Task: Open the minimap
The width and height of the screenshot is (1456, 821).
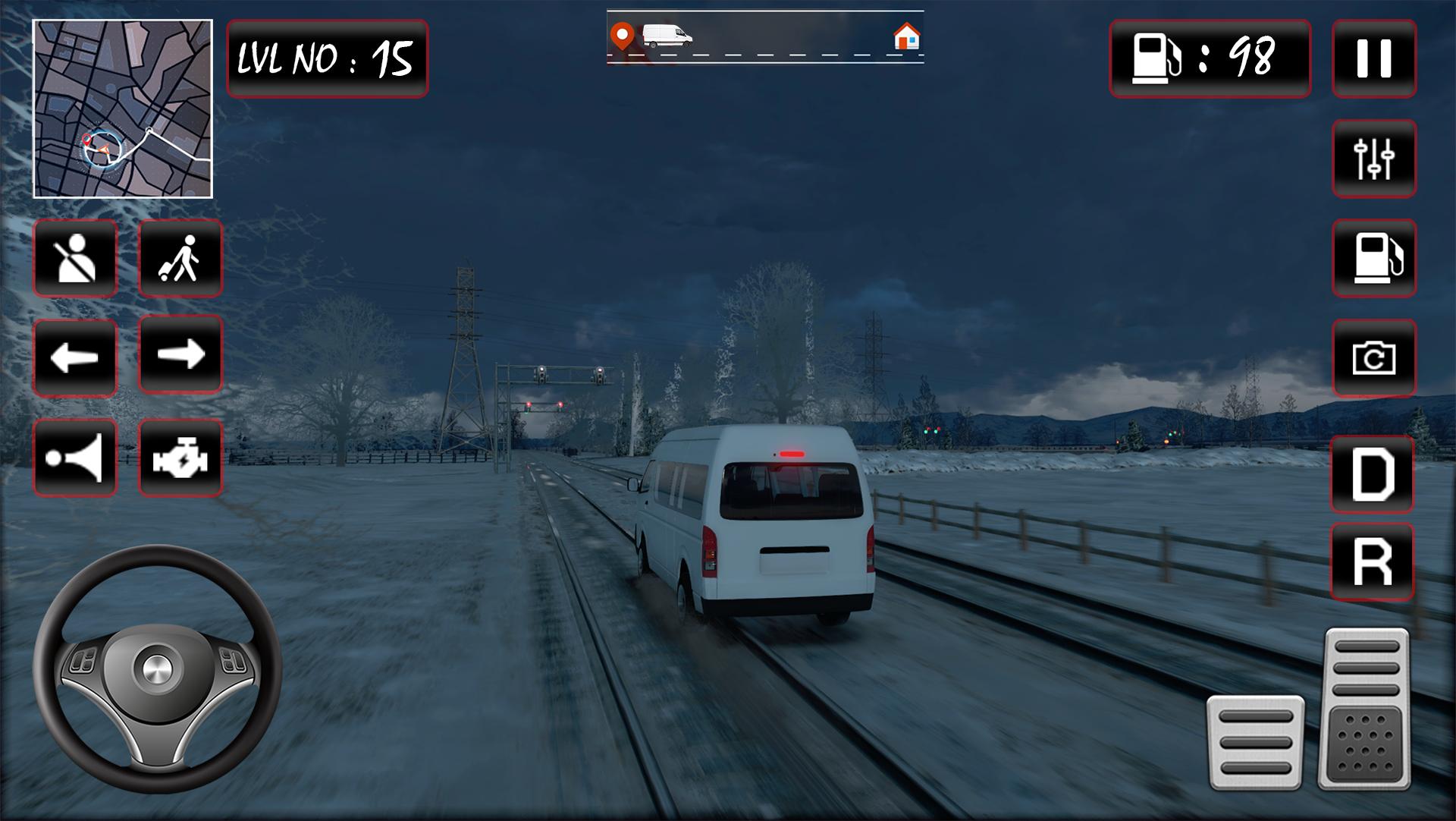Action: click(x=123, y=109)
